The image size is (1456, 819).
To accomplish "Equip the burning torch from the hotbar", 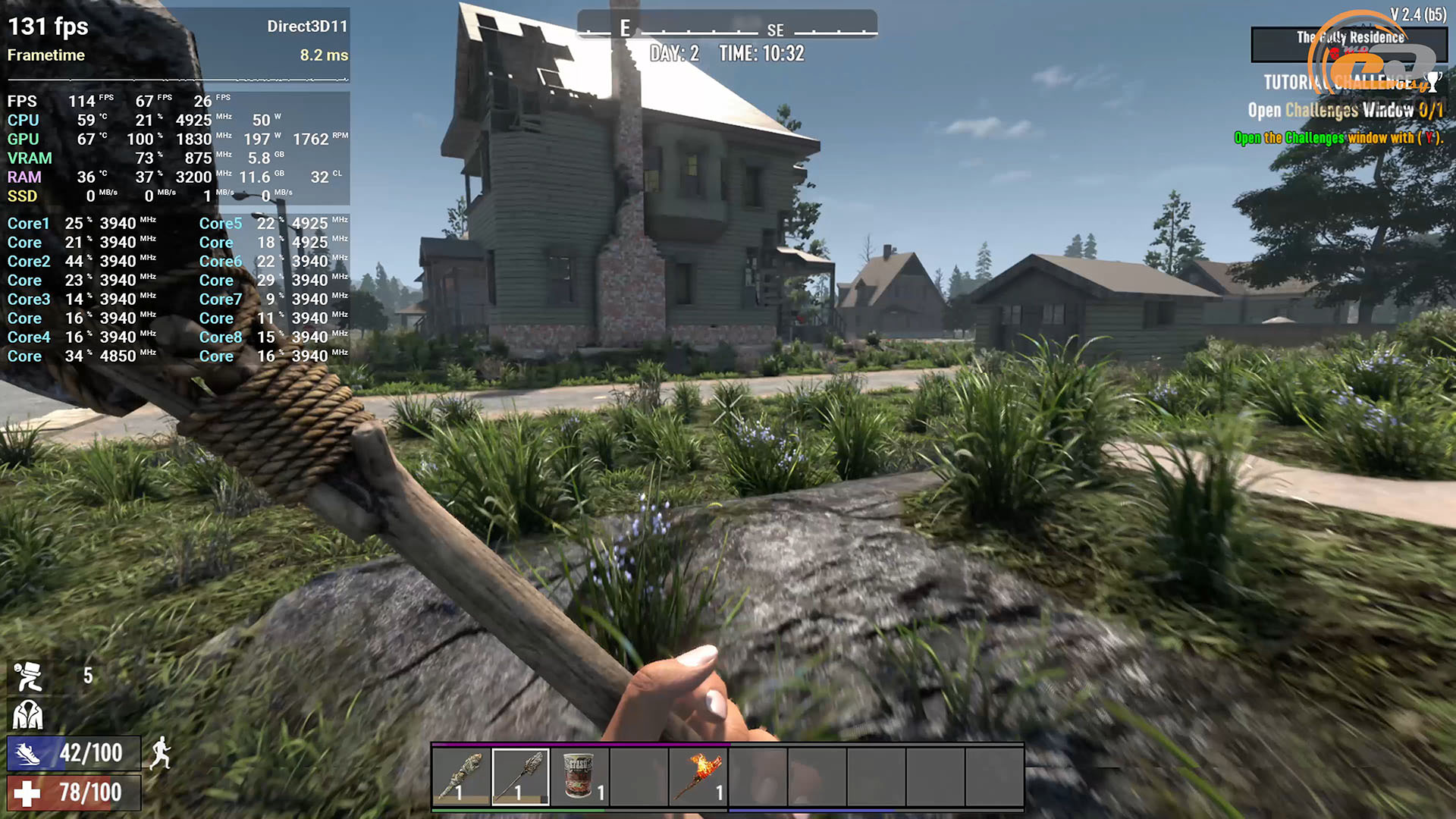I will [698, 777].
